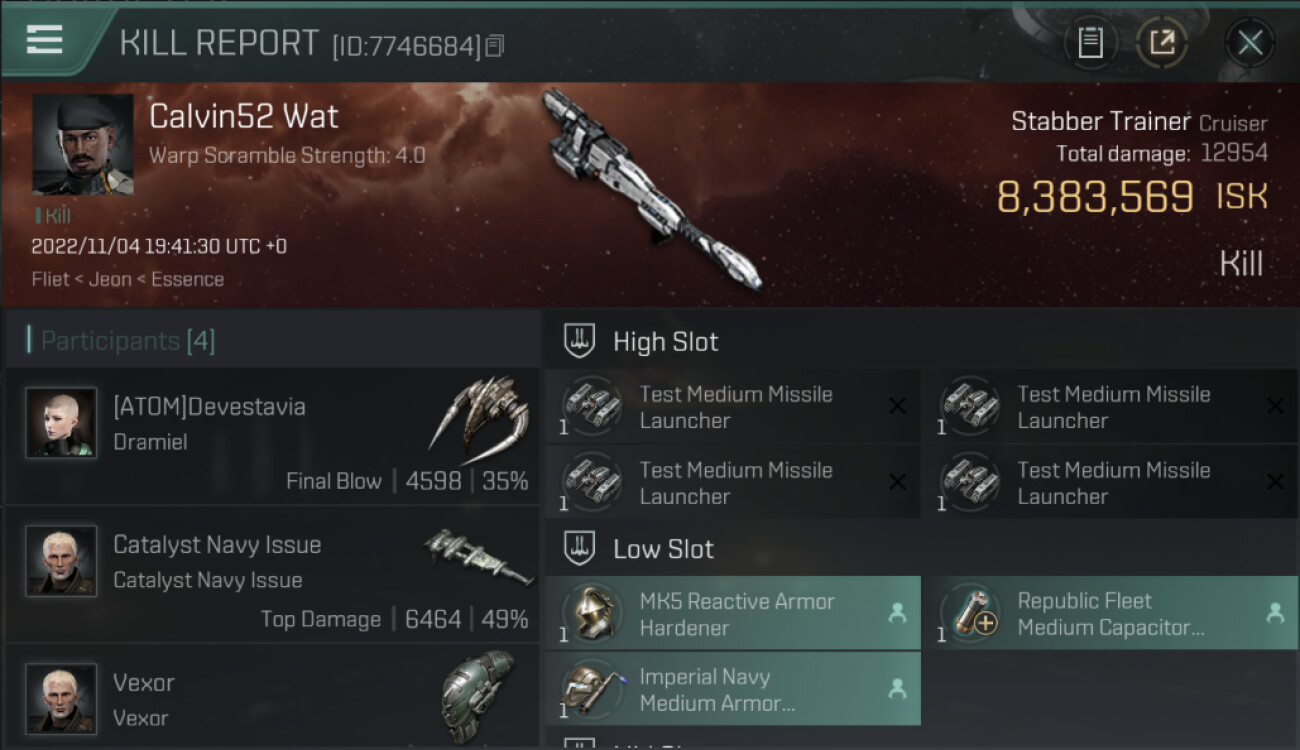Inspect Republic Fleet Medium Capacitor module
This screenshot has width=1300, height=750.
click(1110, 614)
